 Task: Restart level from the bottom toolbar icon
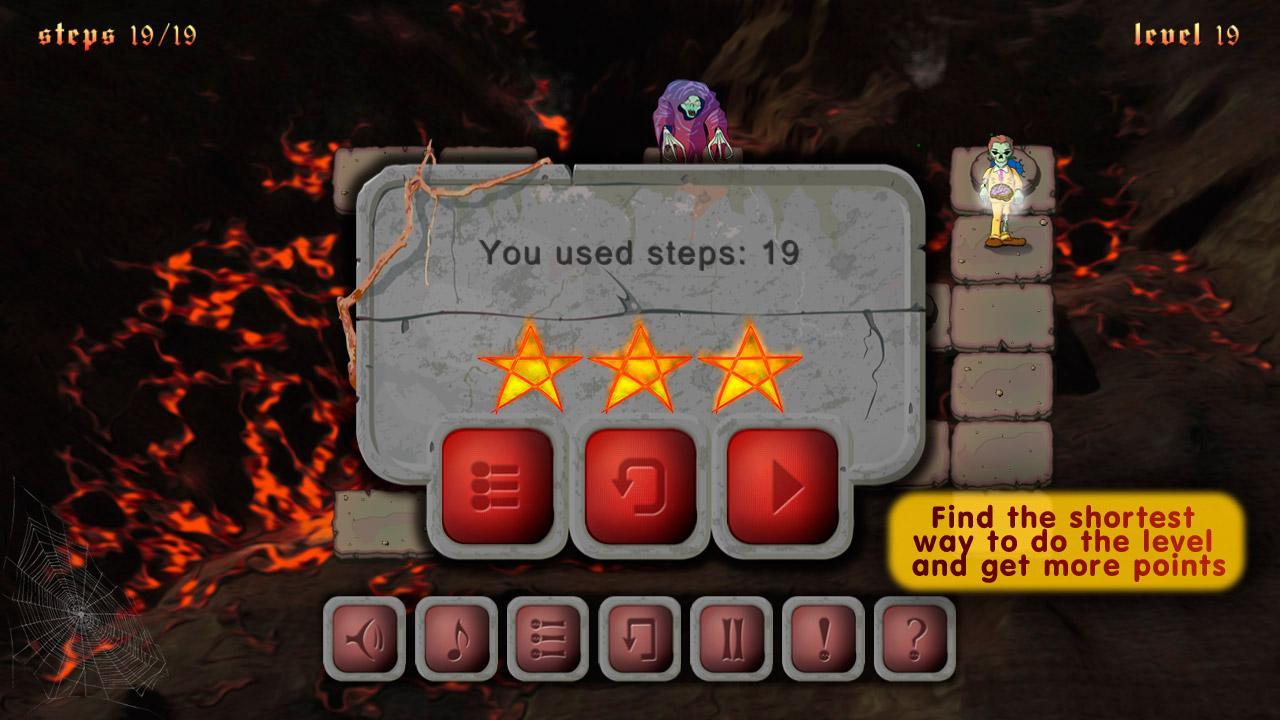pos(639,638)
